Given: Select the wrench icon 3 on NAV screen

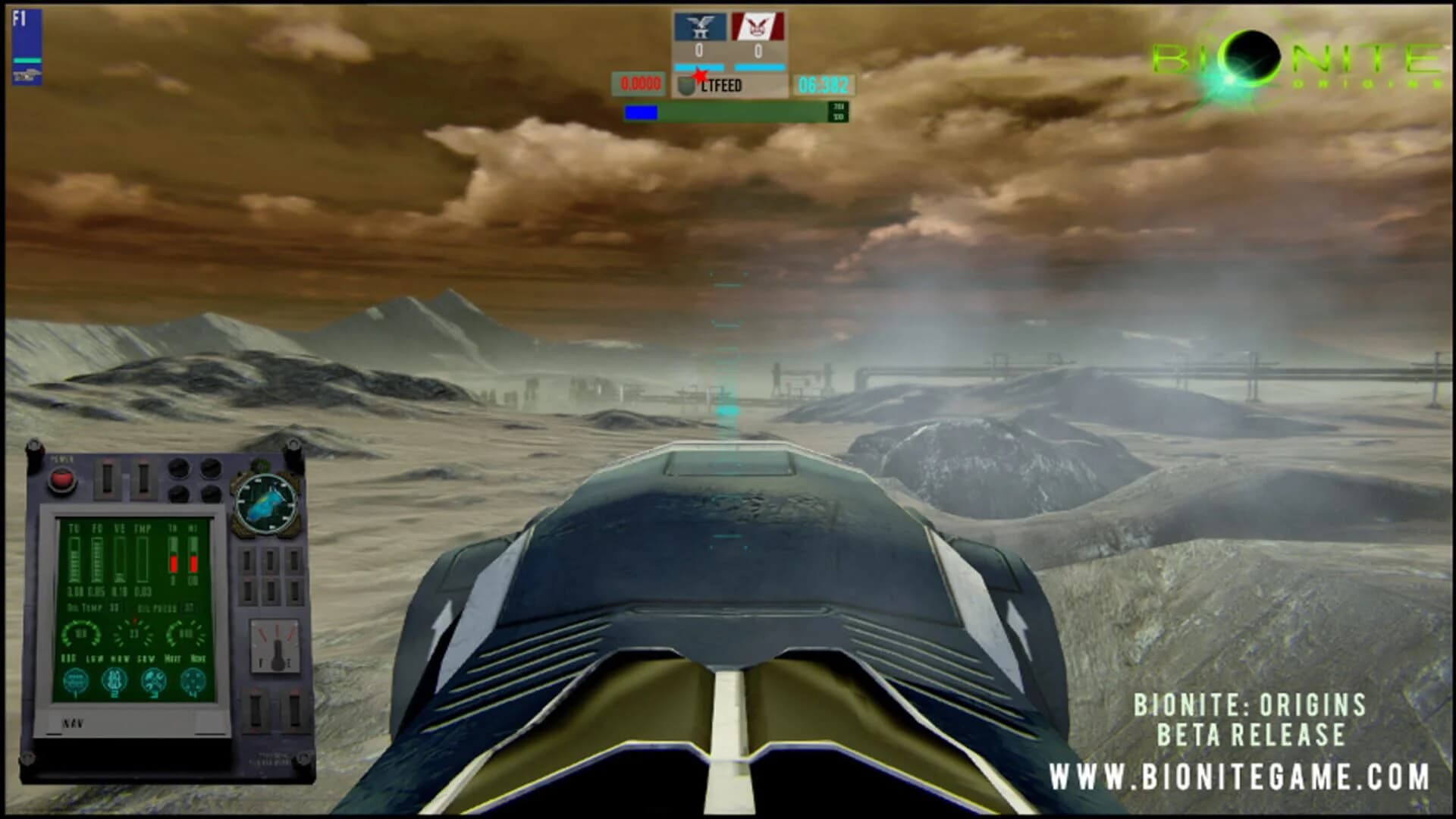Looking at the screenshot, I should pos(155,679).
